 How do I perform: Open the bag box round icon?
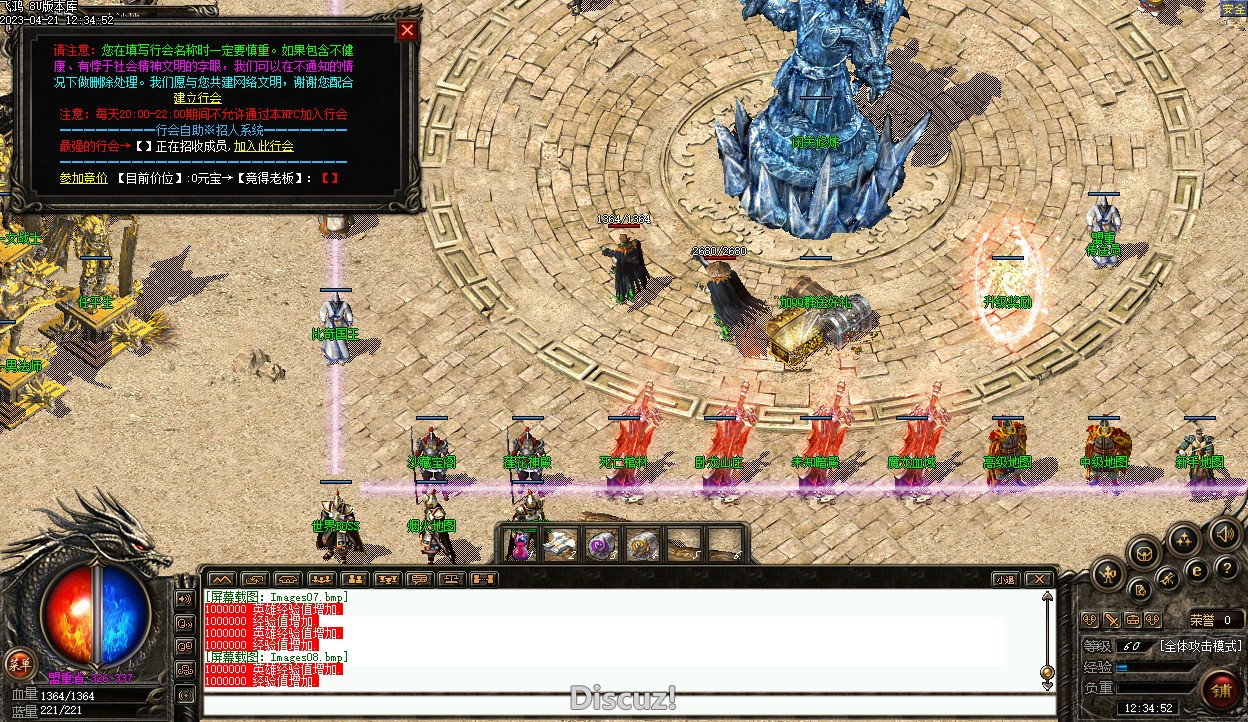coord(1144,552)
